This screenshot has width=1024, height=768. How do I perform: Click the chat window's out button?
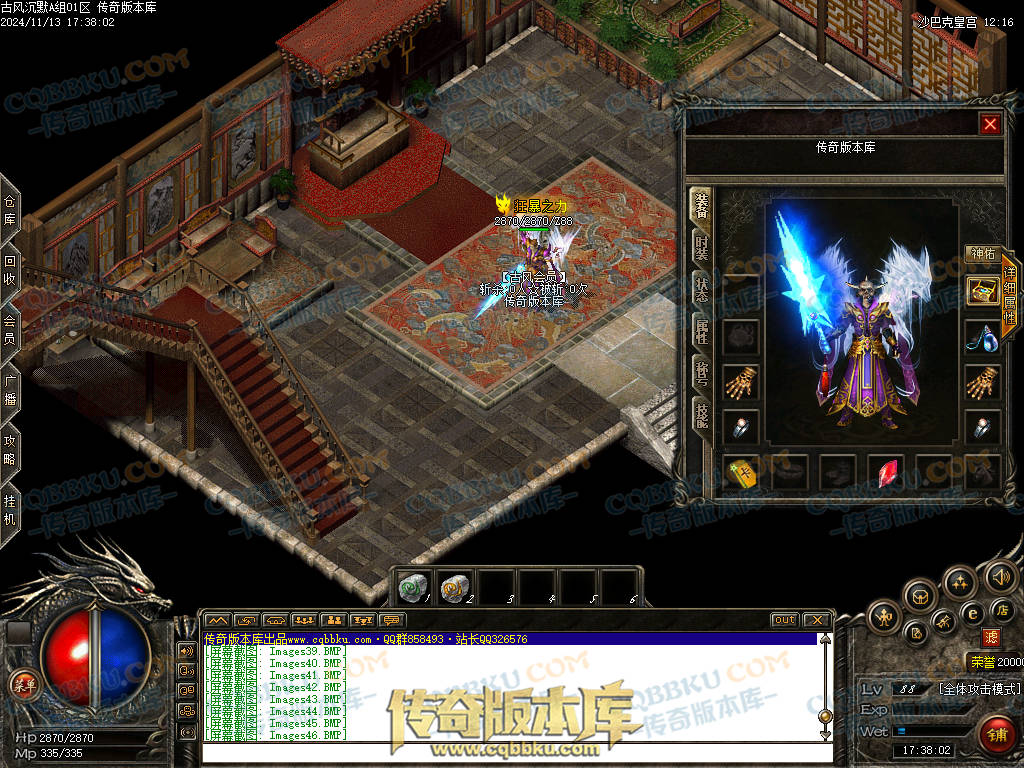point(784,620)
